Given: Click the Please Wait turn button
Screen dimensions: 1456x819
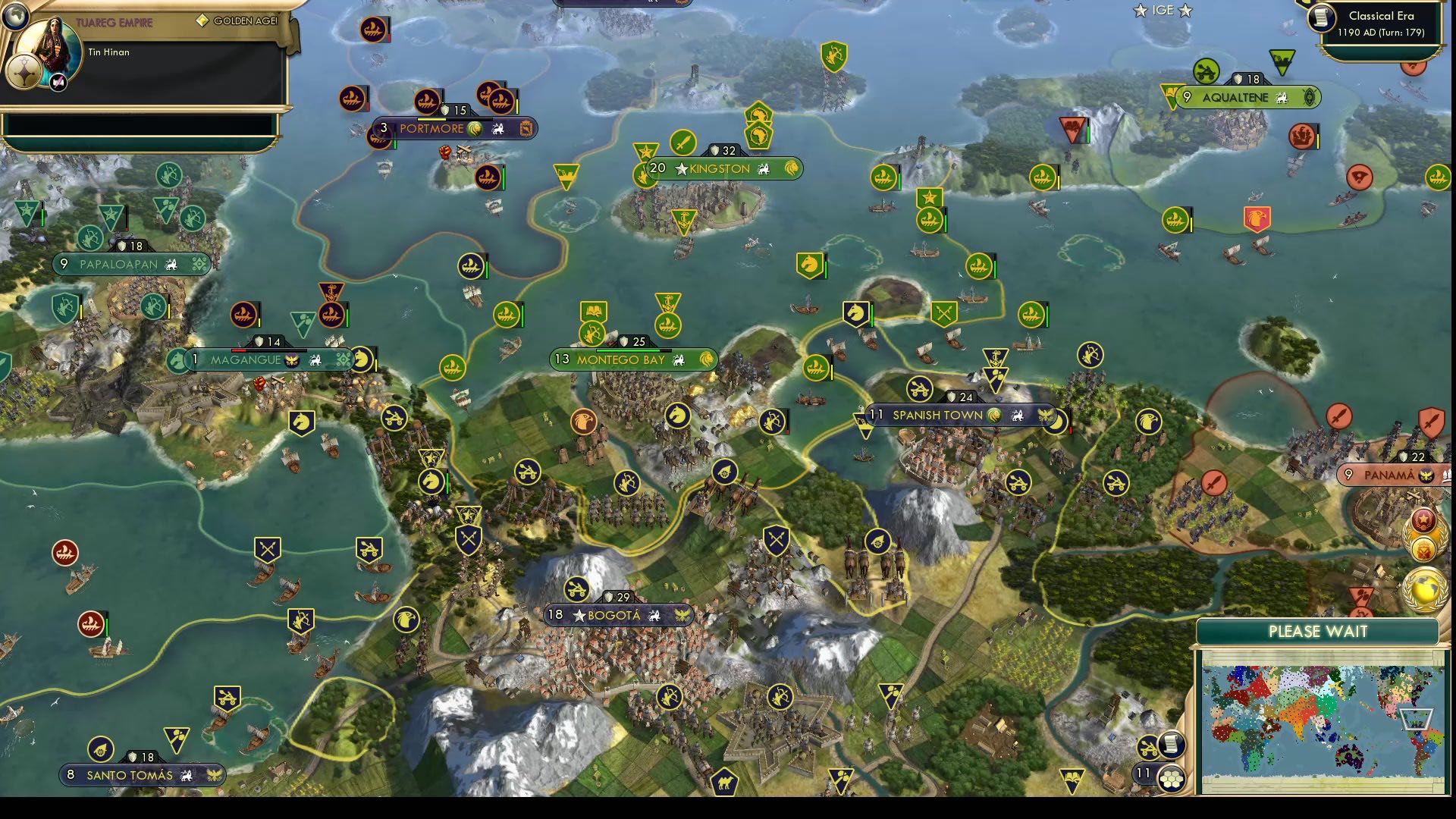Looking at the screenshot, I should coord(1317,632).
